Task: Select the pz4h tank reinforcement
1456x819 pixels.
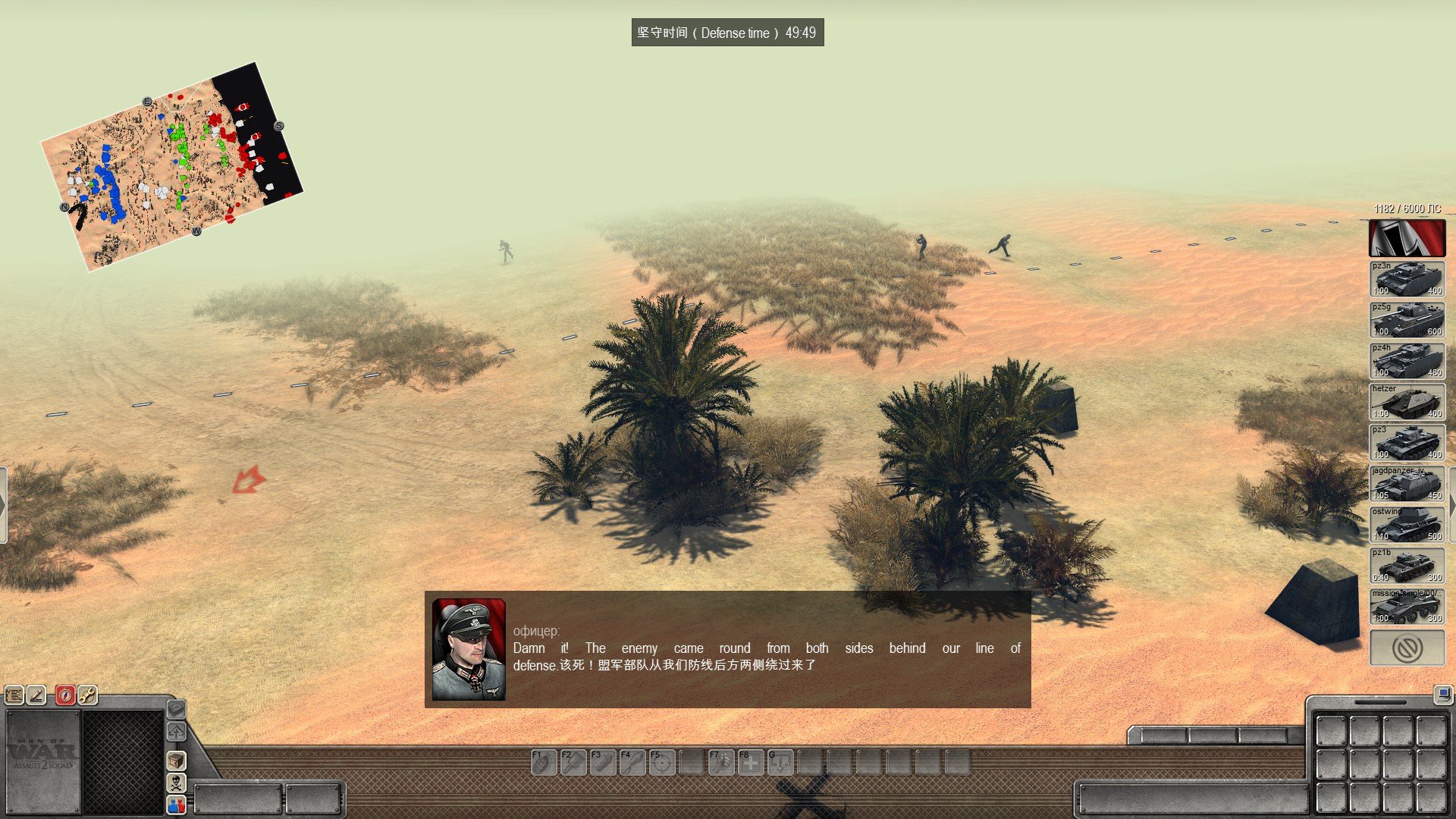Action: pyautogui.click(x=1407, y=361)
